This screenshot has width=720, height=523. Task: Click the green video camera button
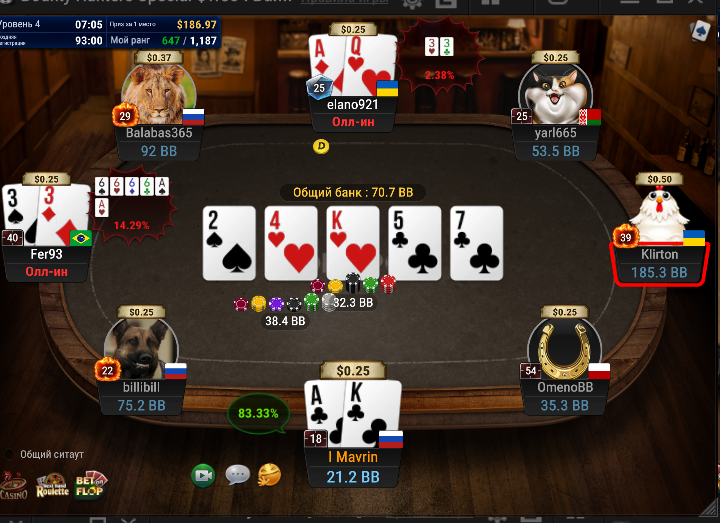tap(204, 474)
